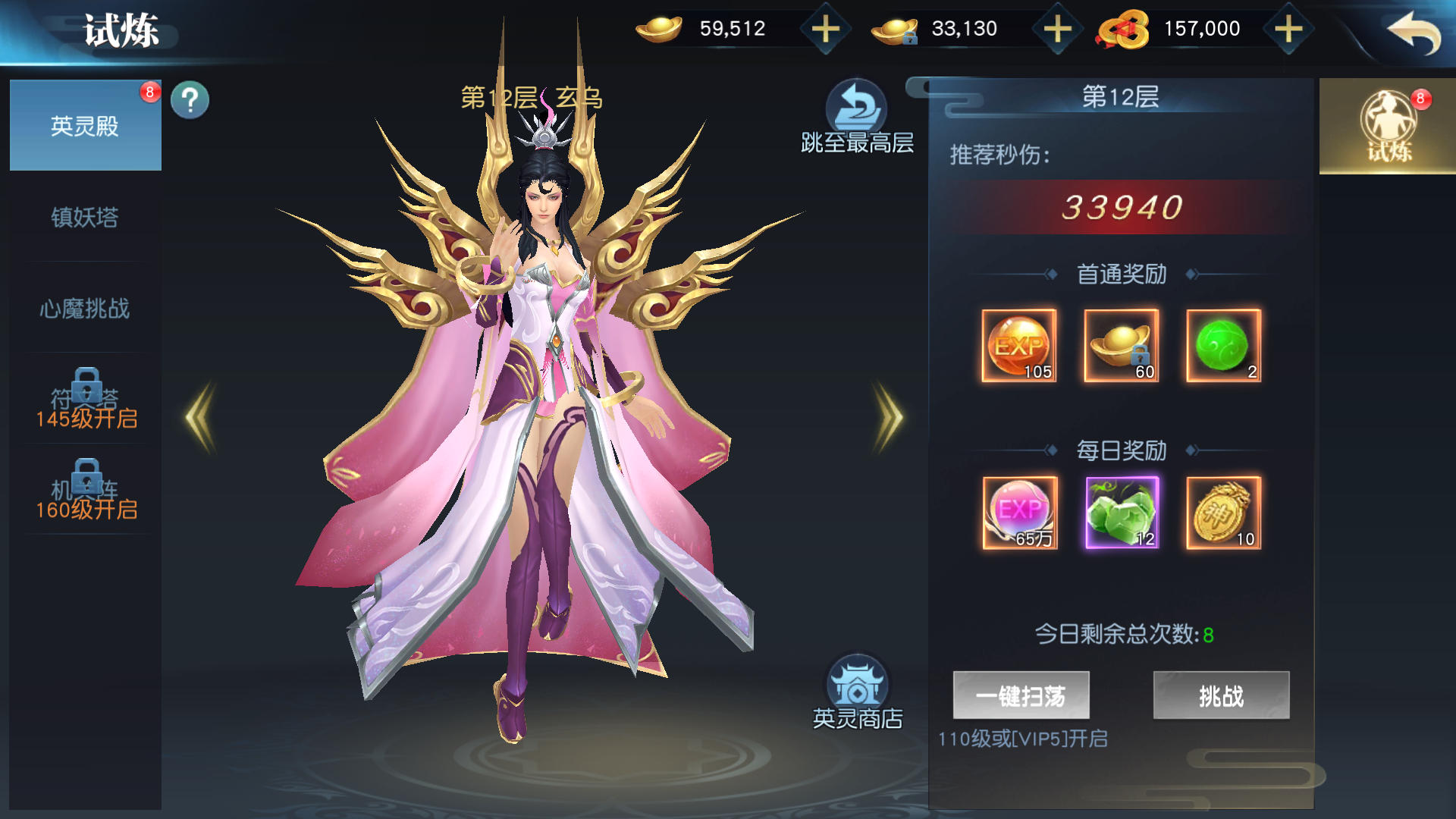1456x819 pixels.
Task: Jump to highest floor with 跳至最高层
Action: click(857, 118)
